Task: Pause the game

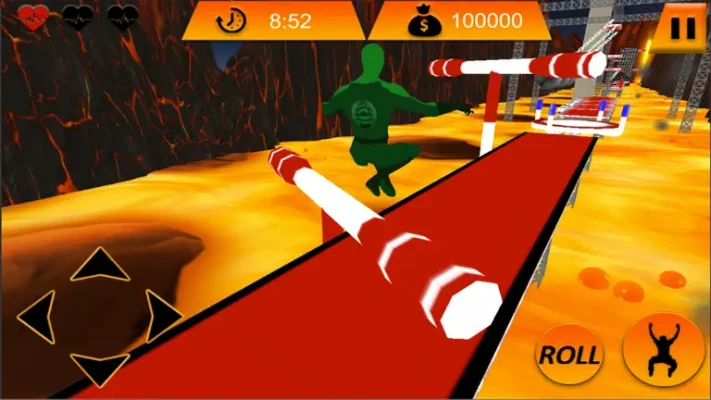Action: tap(684, 26)
